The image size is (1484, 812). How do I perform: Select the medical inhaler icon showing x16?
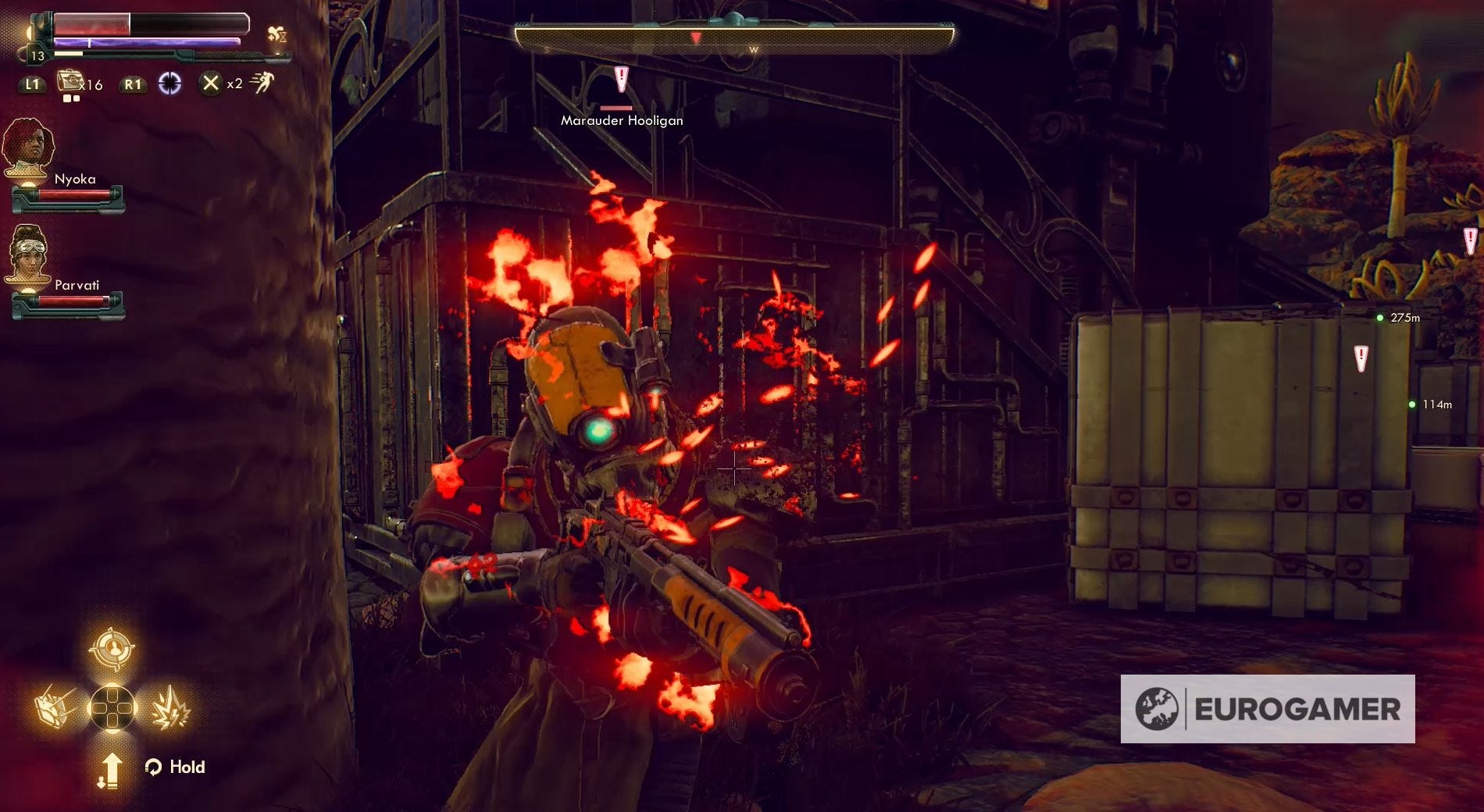pos(70,83)
